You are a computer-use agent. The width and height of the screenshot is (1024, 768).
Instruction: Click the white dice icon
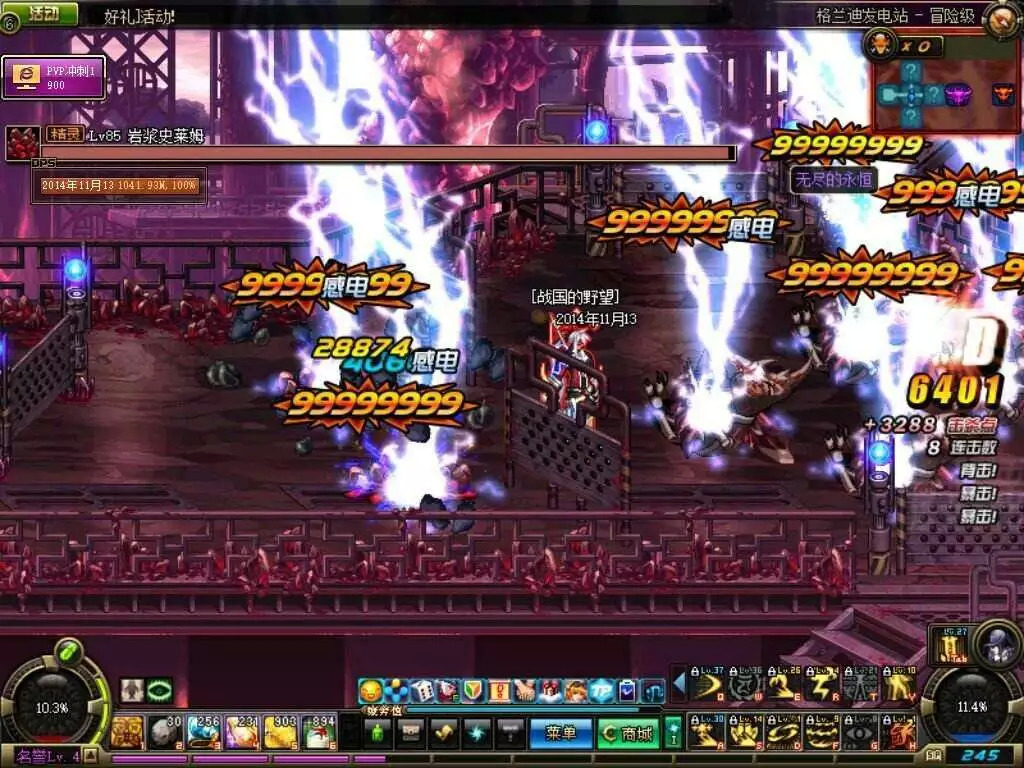click(423, 690)
